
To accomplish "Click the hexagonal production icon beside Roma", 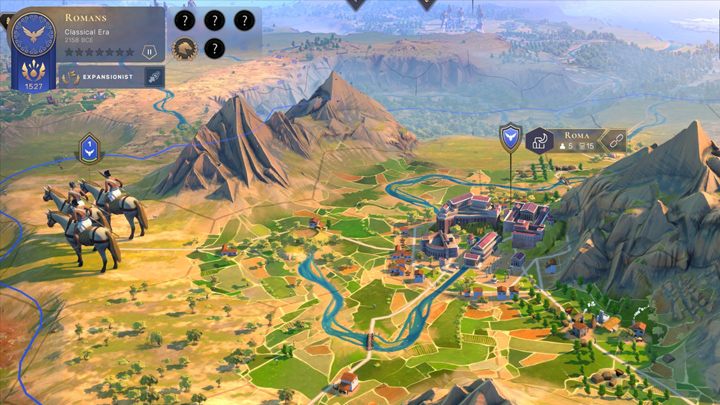I will pos(541,141).
